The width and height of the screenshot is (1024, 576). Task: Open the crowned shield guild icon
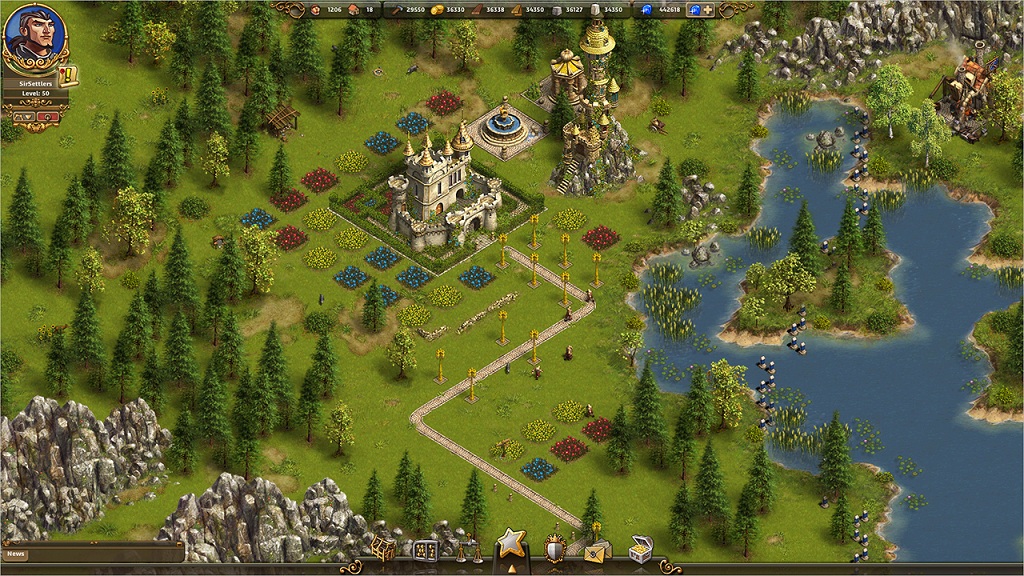pyautogui.click(x=555, y=547)
